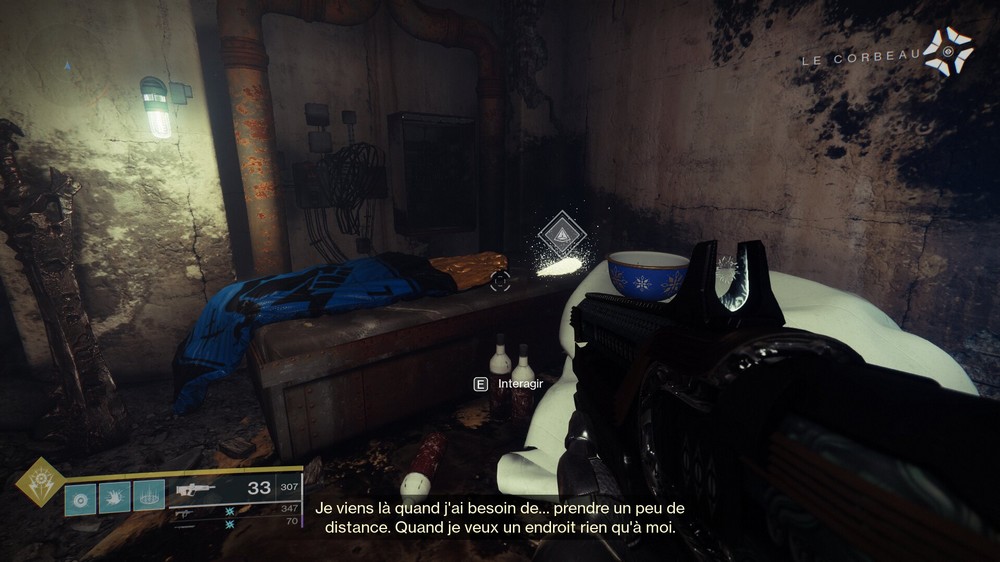
Task: Trigger the class ability ring-of-spikes icon
Action: coord(149,495)
